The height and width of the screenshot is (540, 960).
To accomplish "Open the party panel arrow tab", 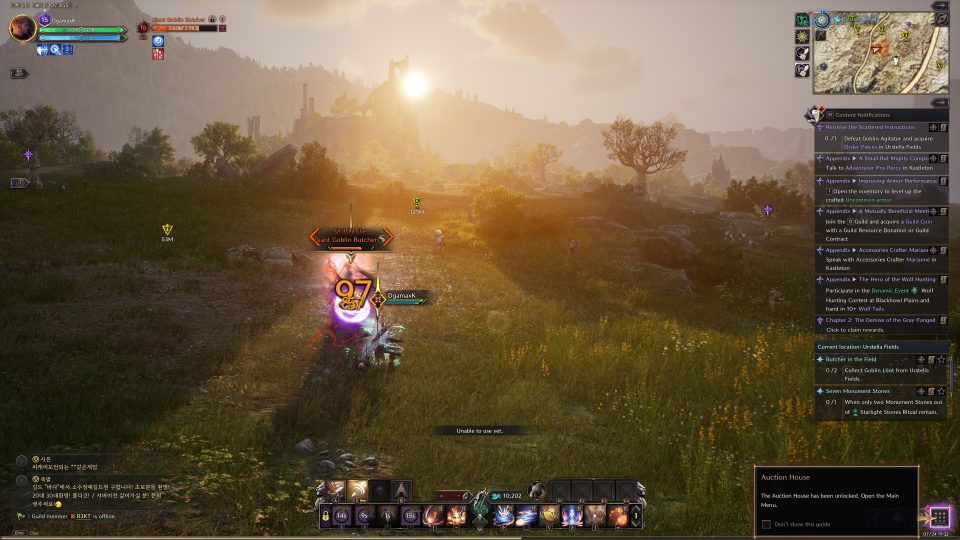I will pyautogui.click(x=19, y=73).
